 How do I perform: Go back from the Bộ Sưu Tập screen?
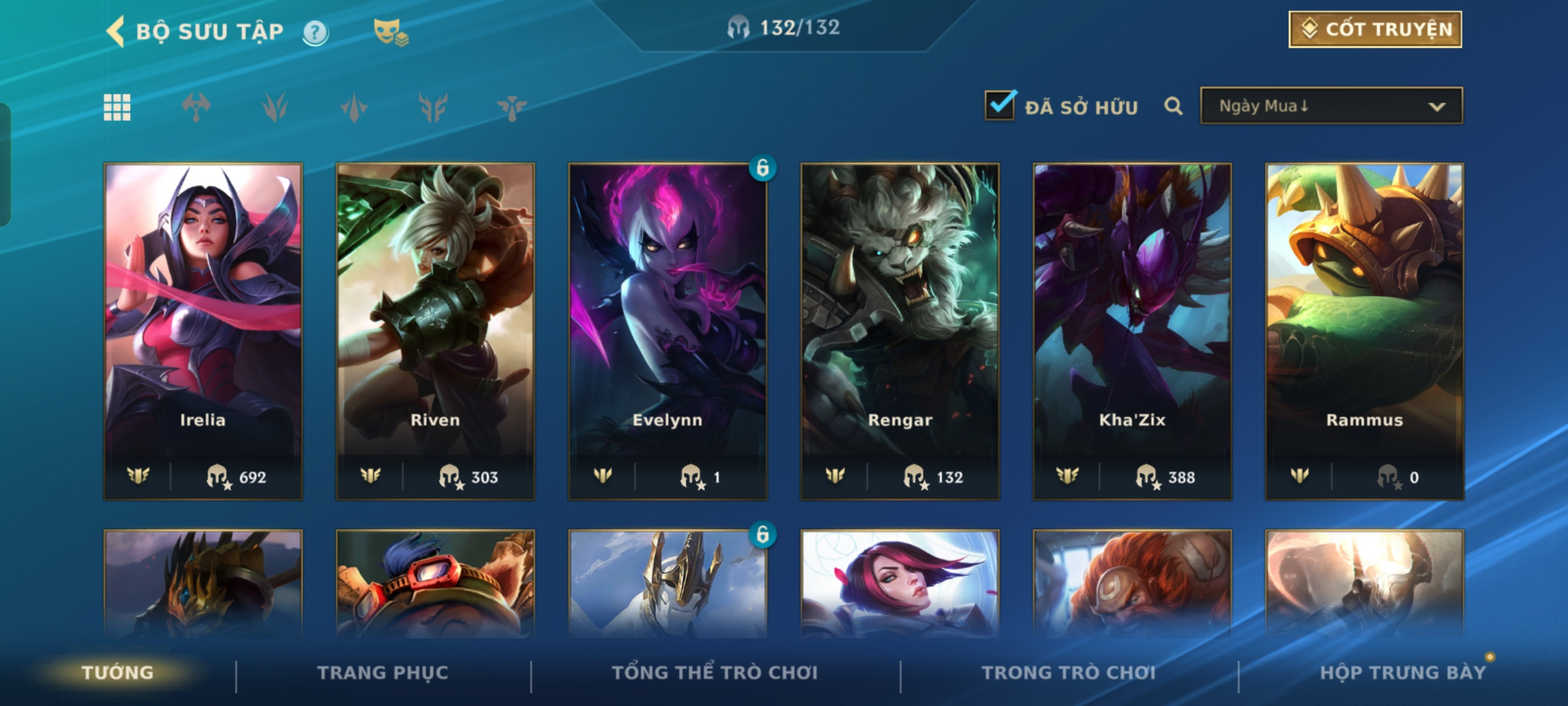tap(116, 31)
